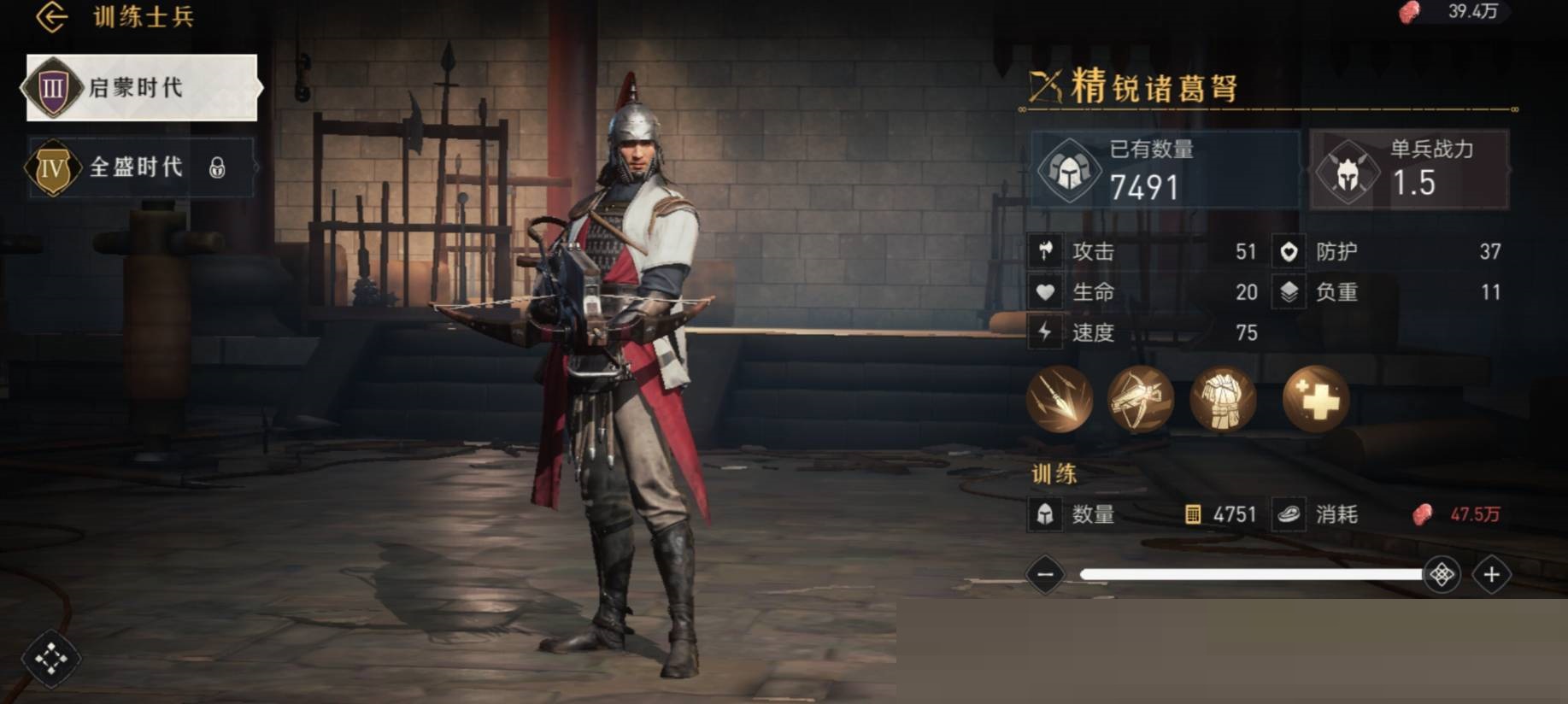The height and width of the screenshot is (704, 1568).
Task: Toggle the four-arrow view button
Action: pyautogui.click(x=50, y=659)
